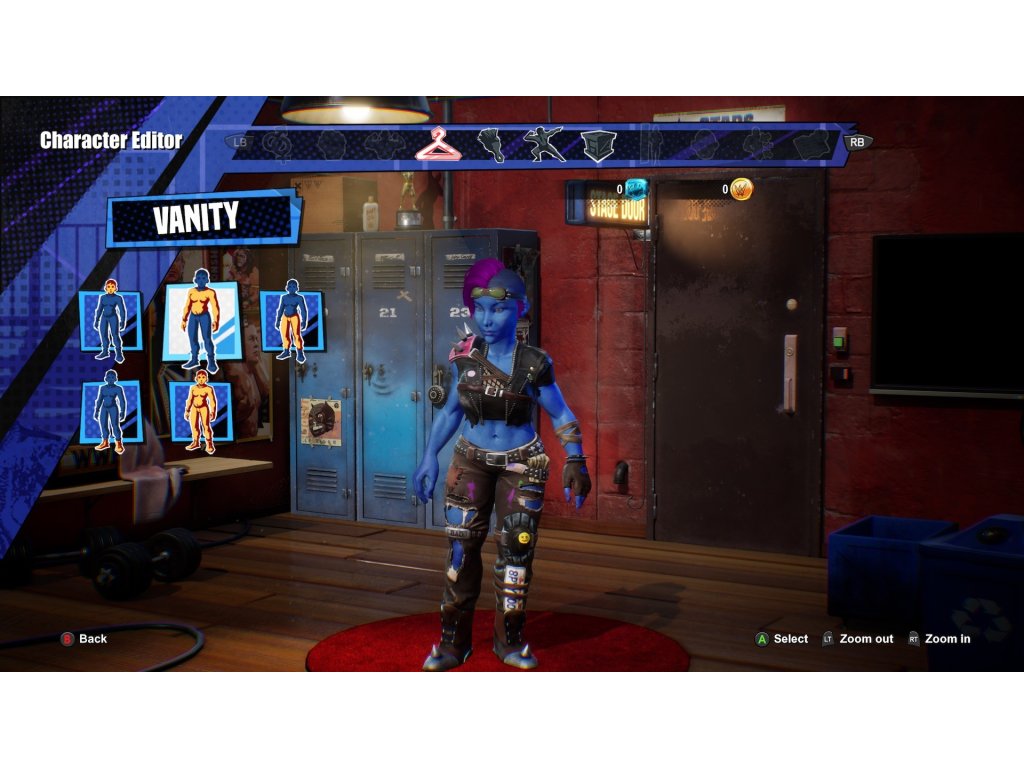Switch to the fighting pose tab
Viewport: 1024px width, 768px height.
543,144
